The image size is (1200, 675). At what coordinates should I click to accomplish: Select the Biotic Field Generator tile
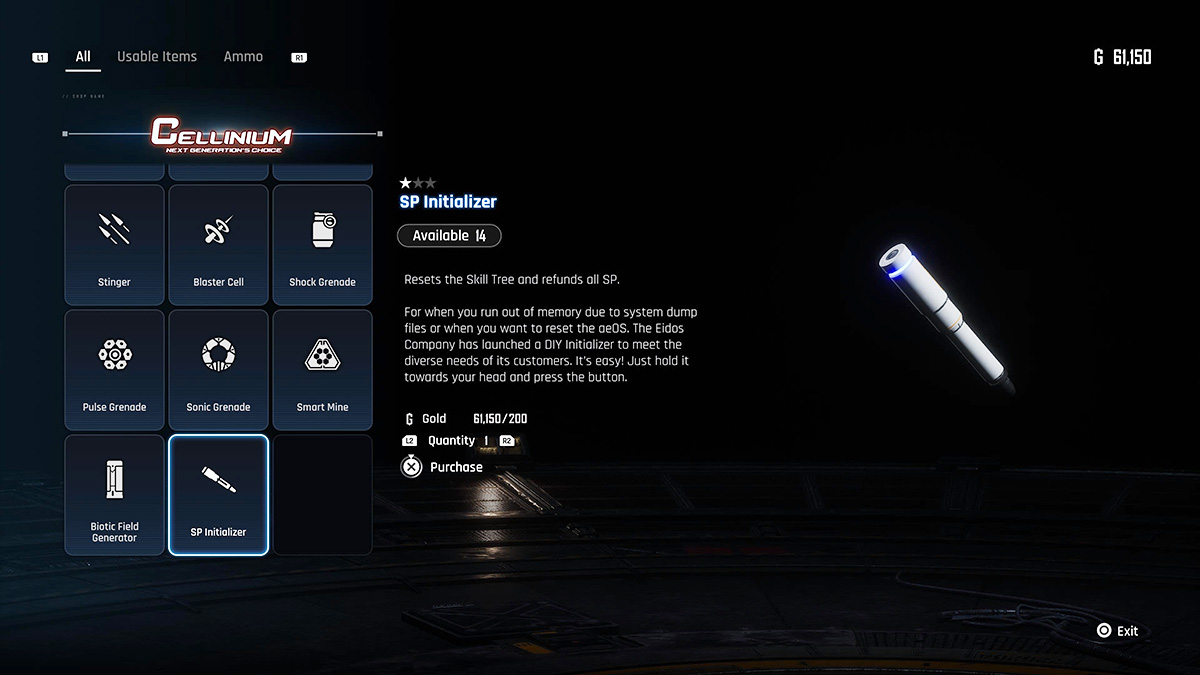click(x=114, y=494)
